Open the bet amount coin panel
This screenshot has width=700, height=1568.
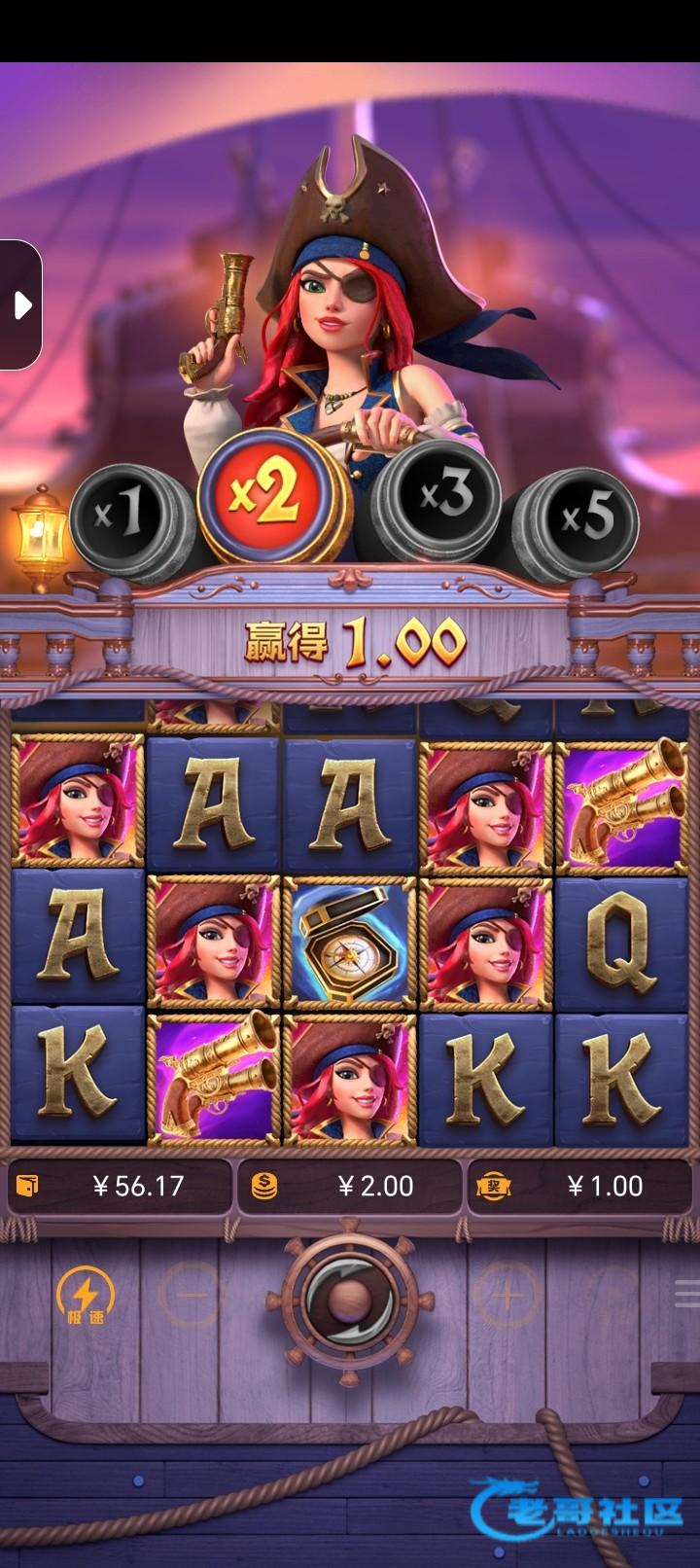349,1186
